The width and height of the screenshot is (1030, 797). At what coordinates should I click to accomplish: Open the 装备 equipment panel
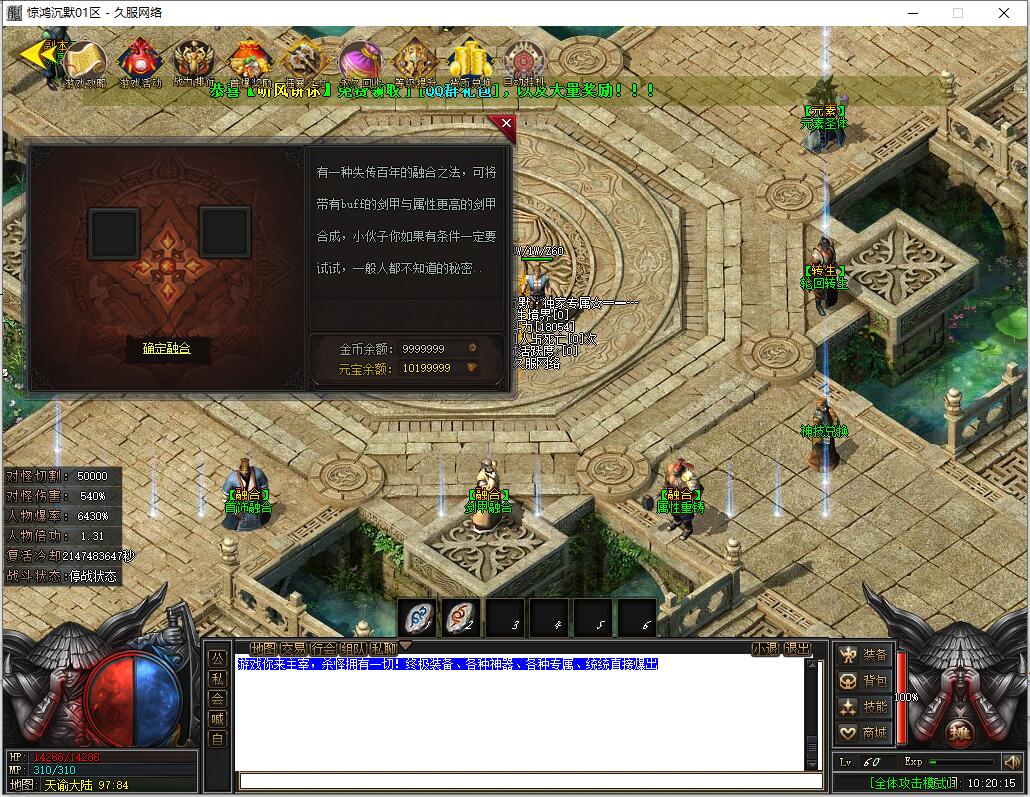864,655
